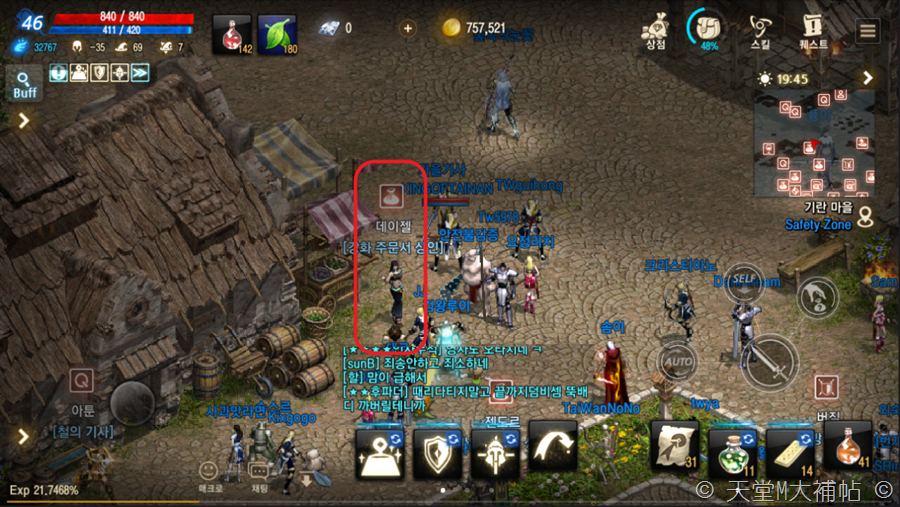Use the green leaf item slot
The image size is (900, 507).
pos(277,35)
